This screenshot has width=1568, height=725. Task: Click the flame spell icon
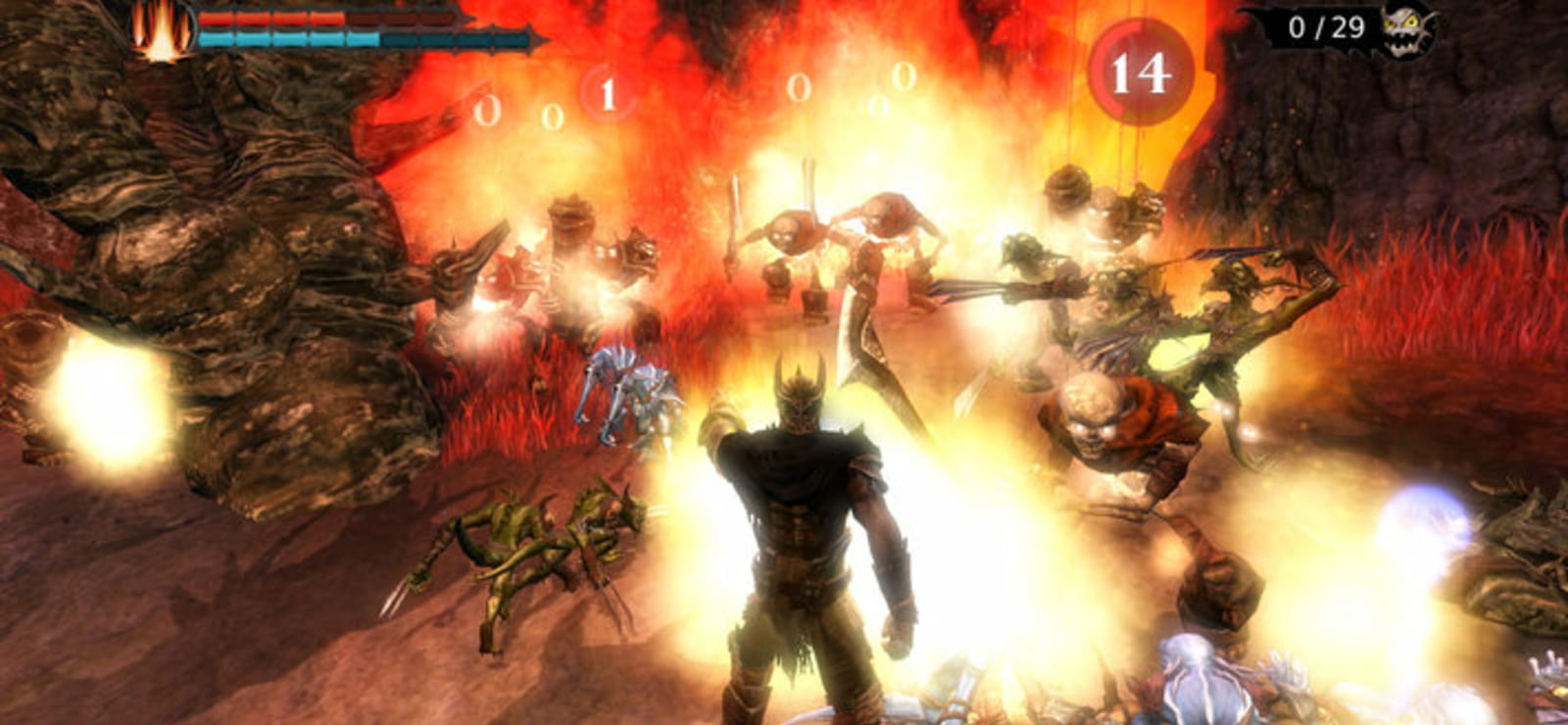tap(163, 29)
